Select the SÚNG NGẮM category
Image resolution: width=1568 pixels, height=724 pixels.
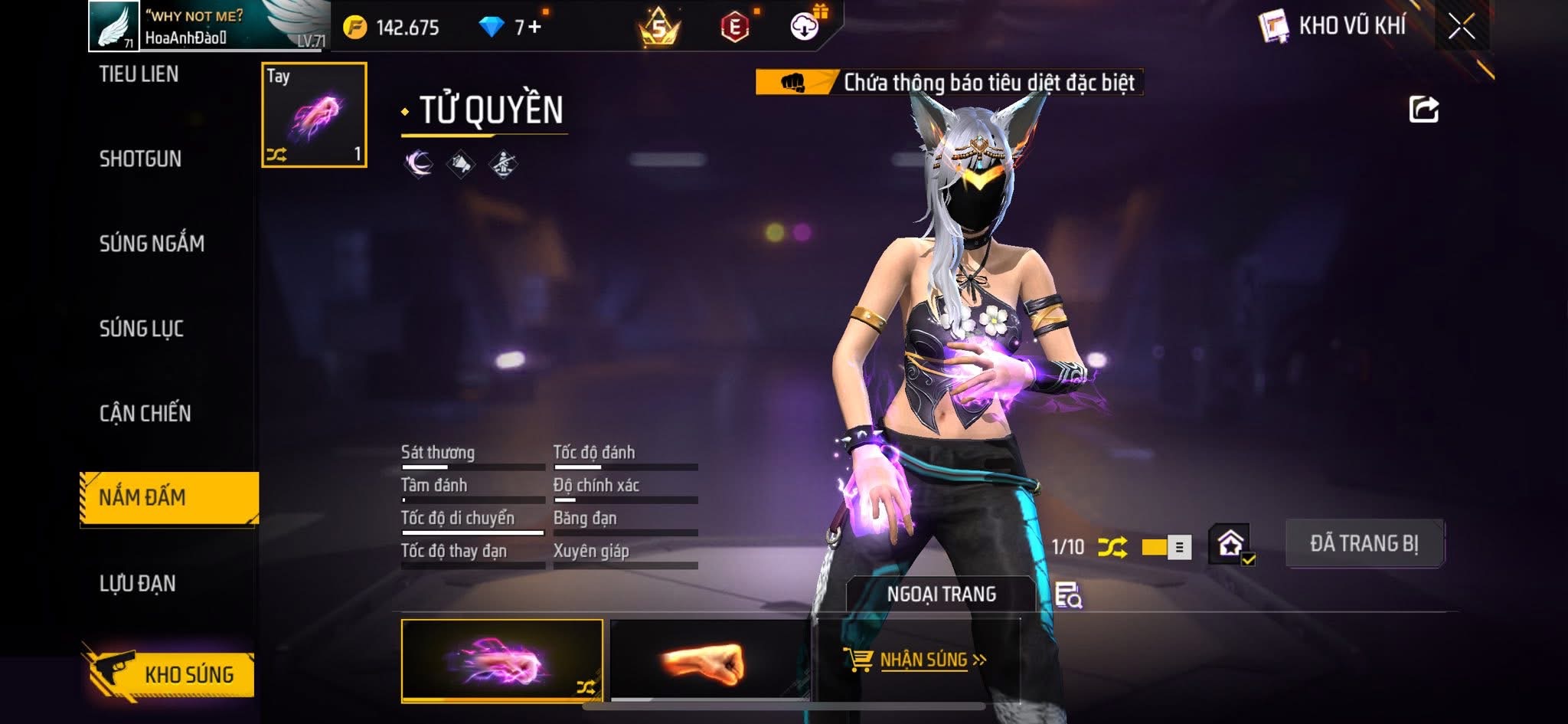tap(152, 244)
